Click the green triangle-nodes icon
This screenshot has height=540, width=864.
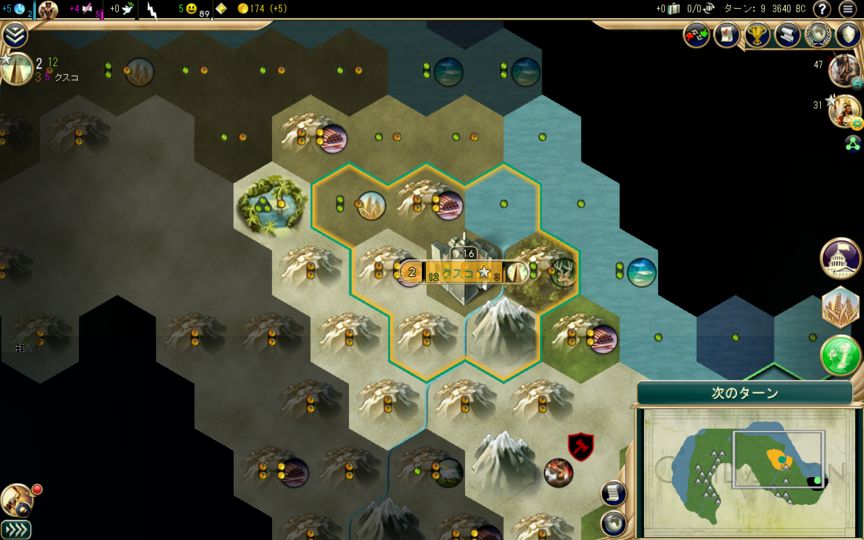tap(852, 142)
